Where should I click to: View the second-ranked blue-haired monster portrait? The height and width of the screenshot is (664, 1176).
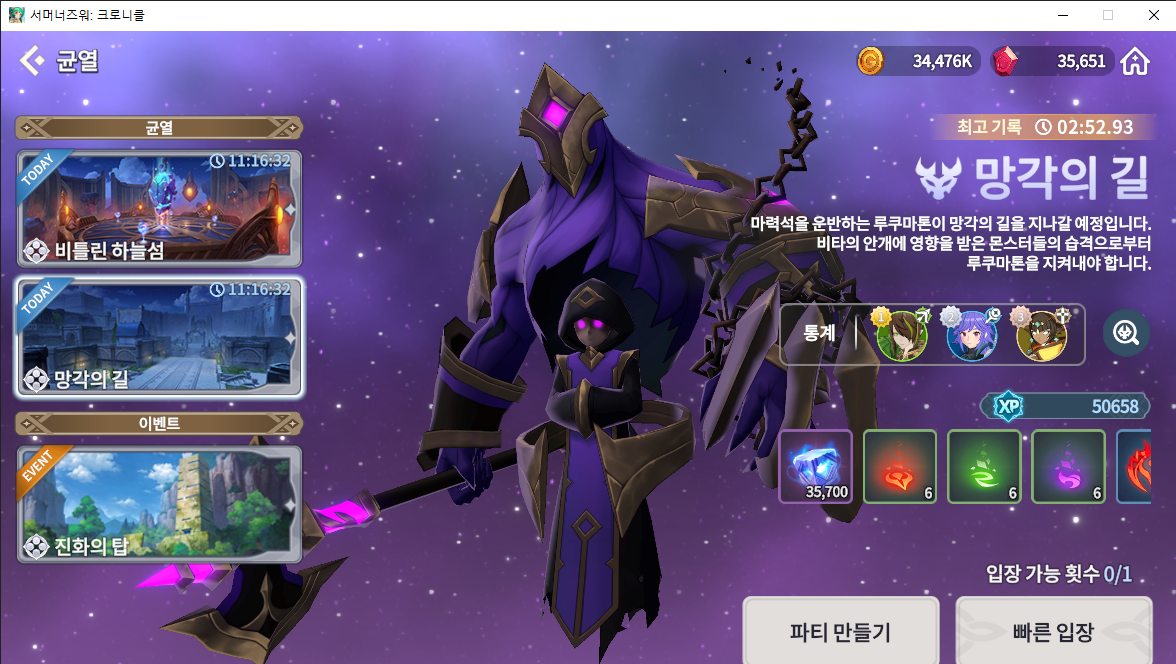pos(971,335)
